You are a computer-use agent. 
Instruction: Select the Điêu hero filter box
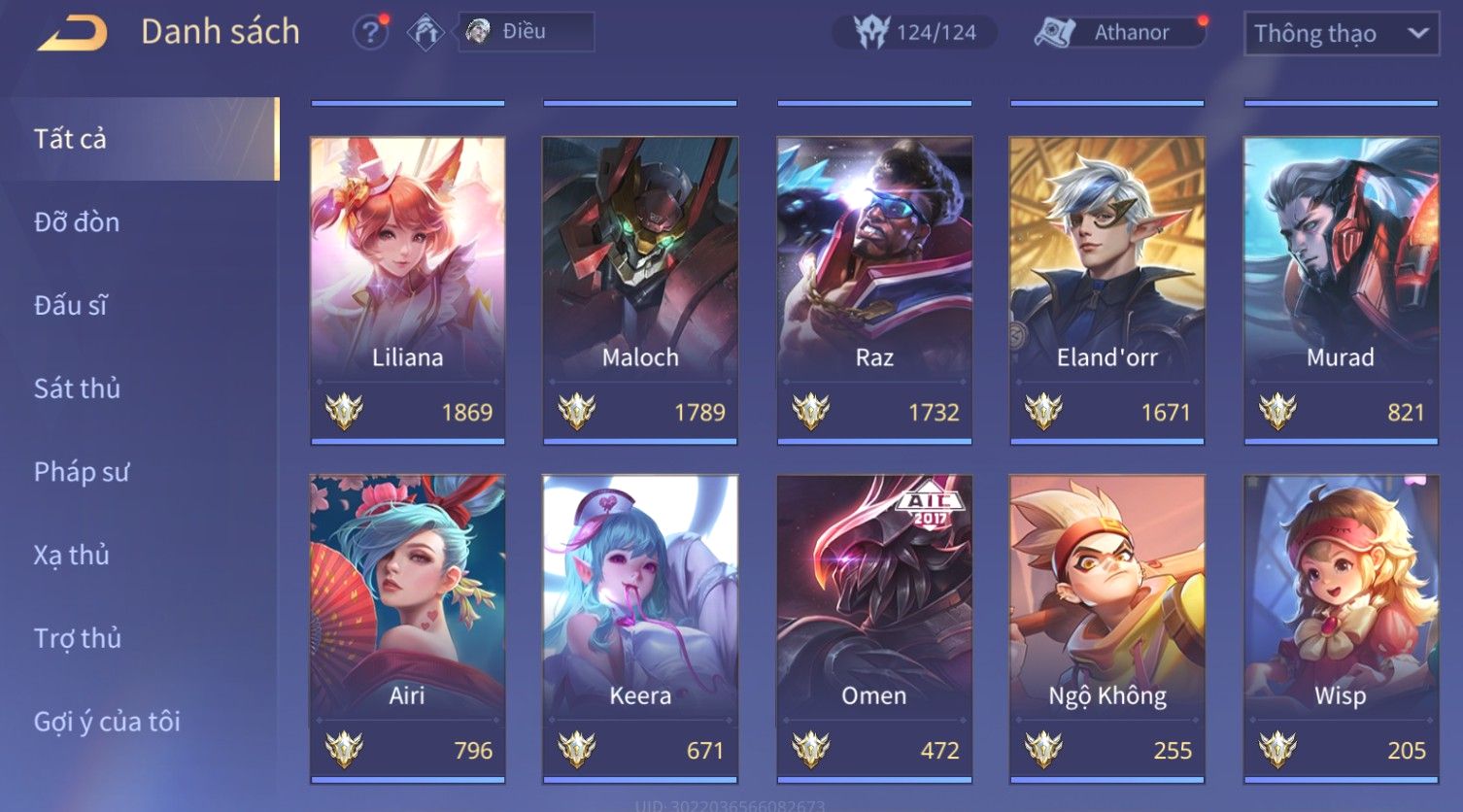tap(526, 32)
